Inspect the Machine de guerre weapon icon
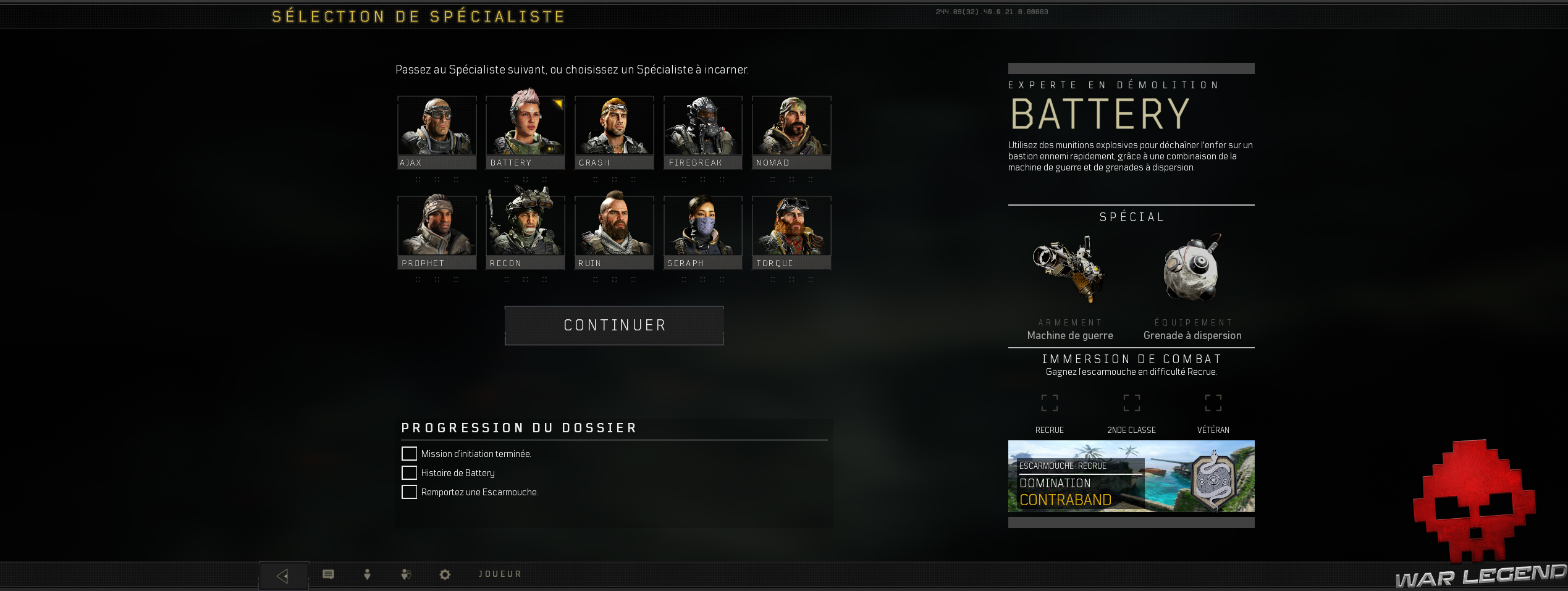This screenshot has height=591, width=1568. tap(1069, 269)
